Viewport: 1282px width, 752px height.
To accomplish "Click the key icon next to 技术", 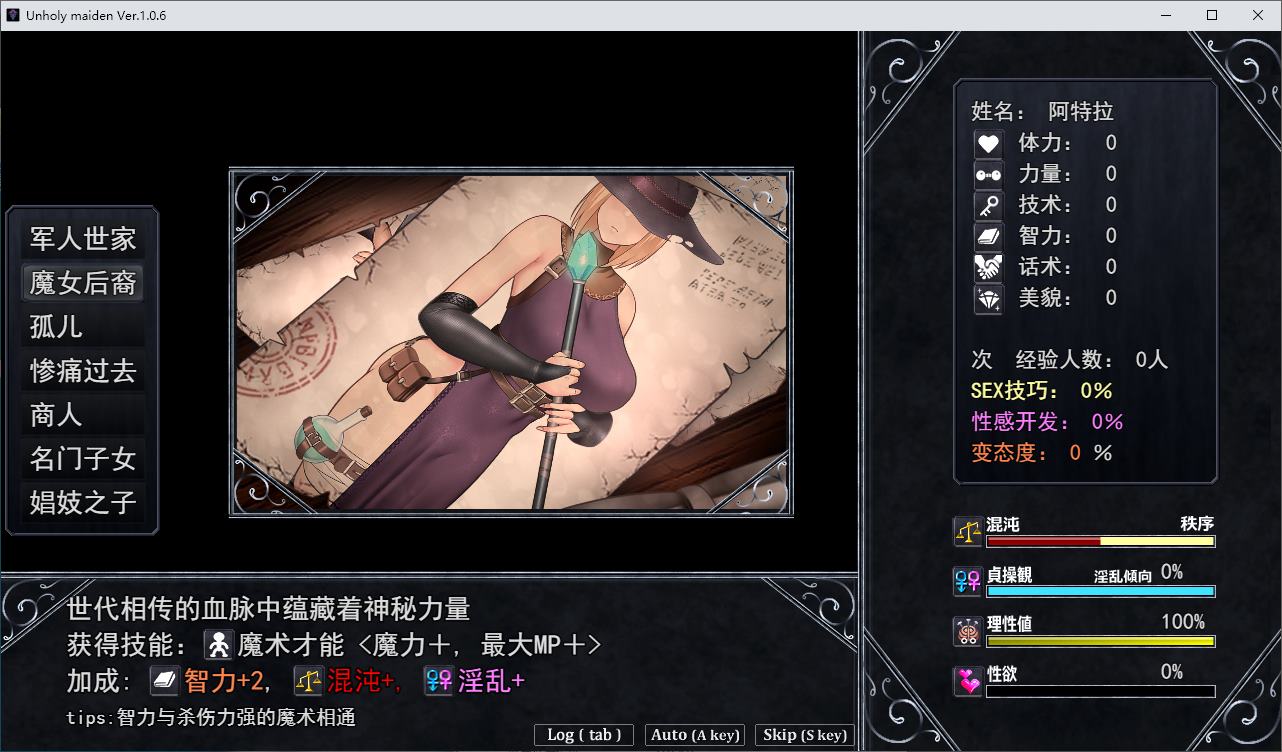I will (x=988, y=204).
